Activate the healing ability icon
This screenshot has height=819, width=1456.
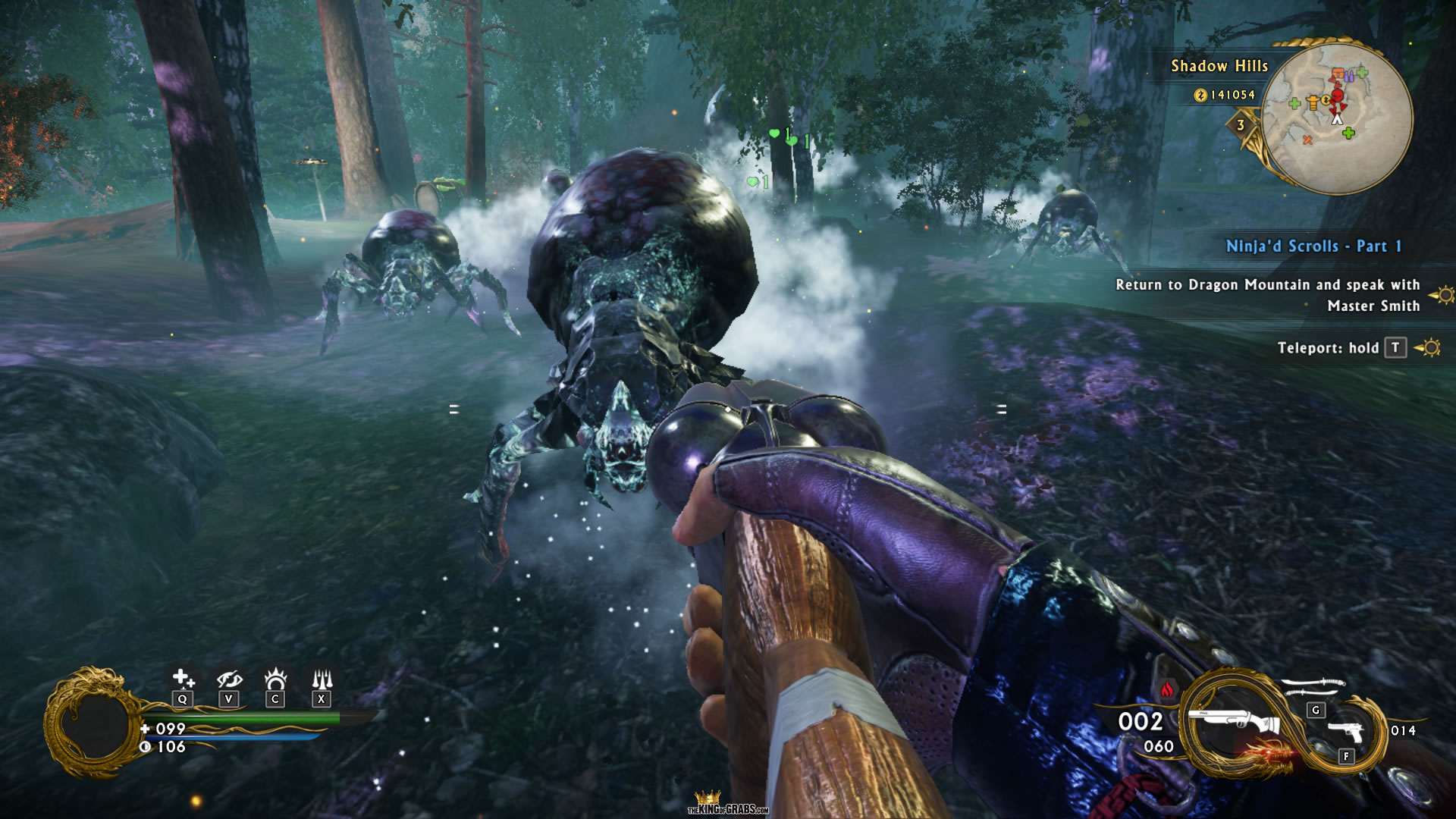point(182,679)
